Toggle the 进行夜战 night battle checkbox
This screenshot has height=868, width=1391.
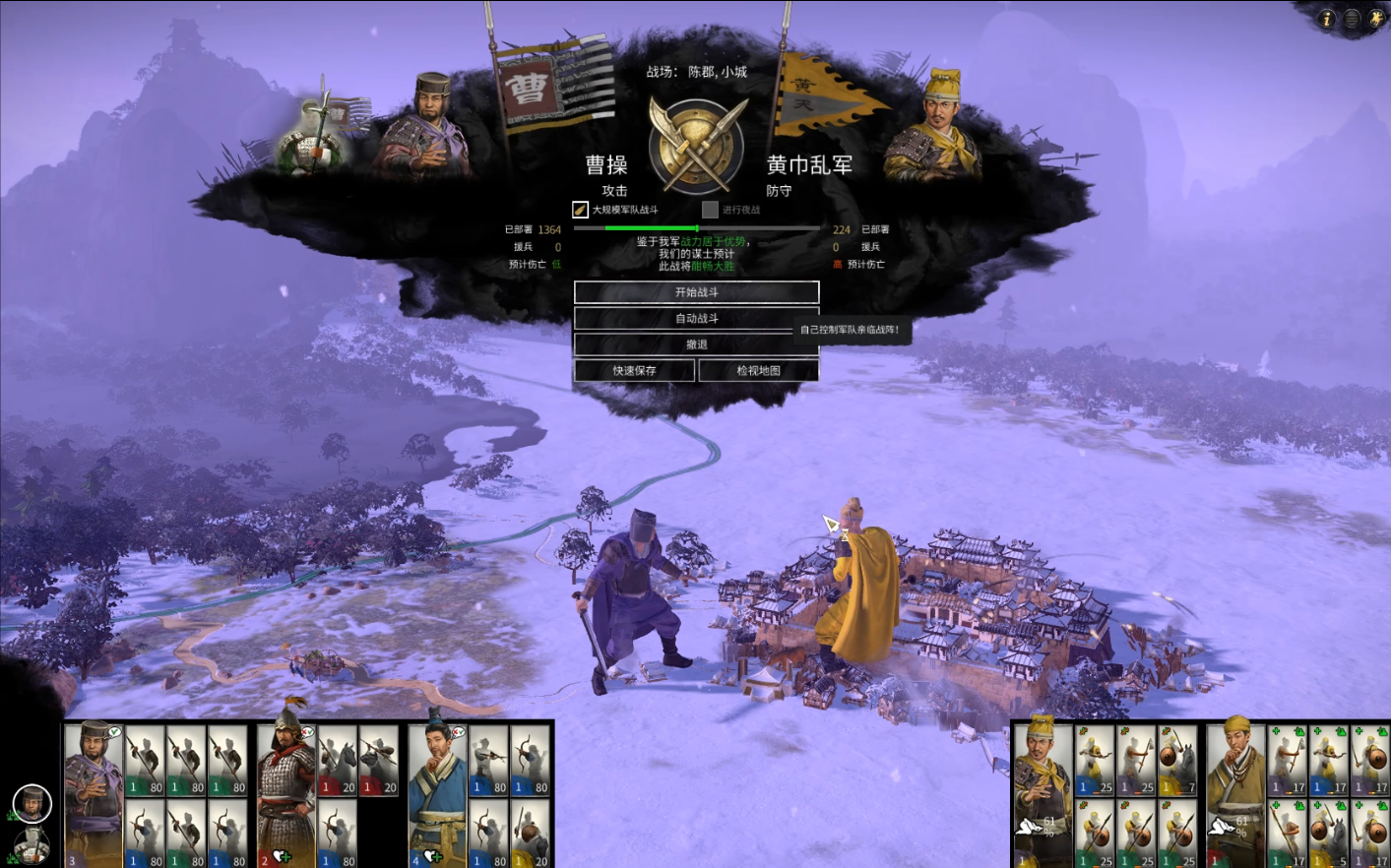tap(711, 209)
